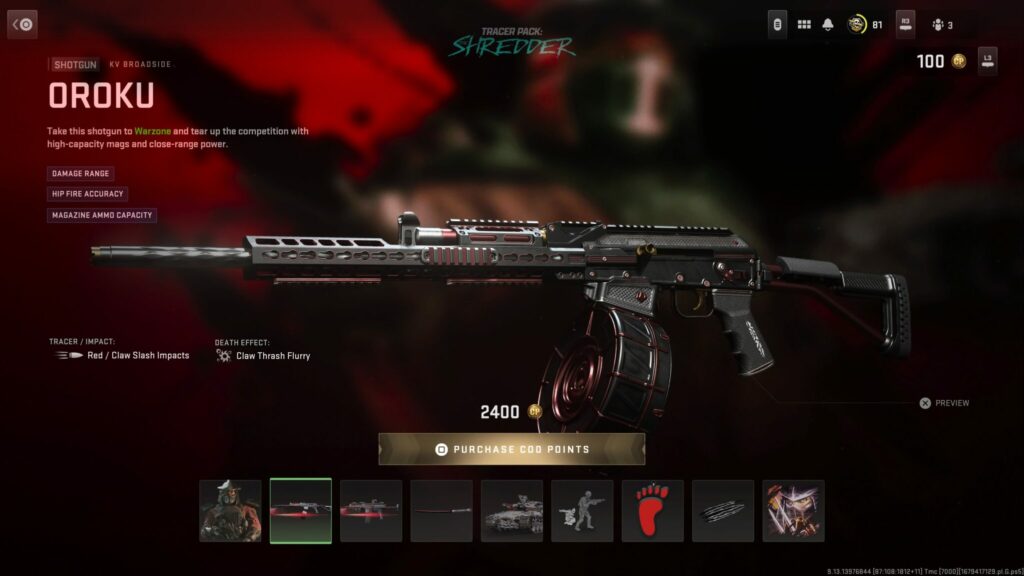The width and height of the screenshot is (1024, 576).
Task: Click the Preview label
Action: tap(951, 403)
